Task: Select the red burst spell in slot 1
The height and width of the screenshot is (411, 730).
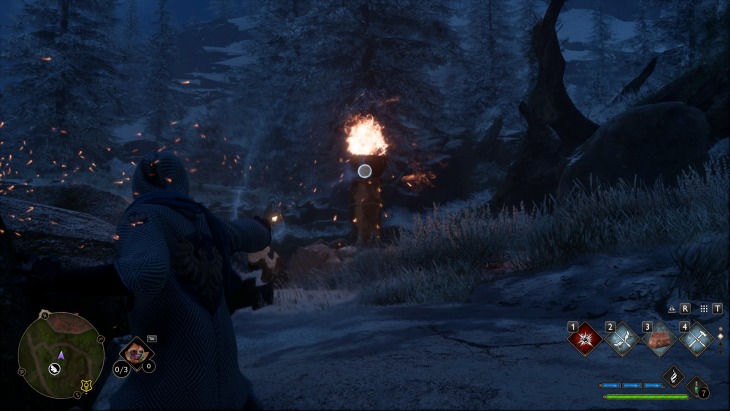Action: 584,339
